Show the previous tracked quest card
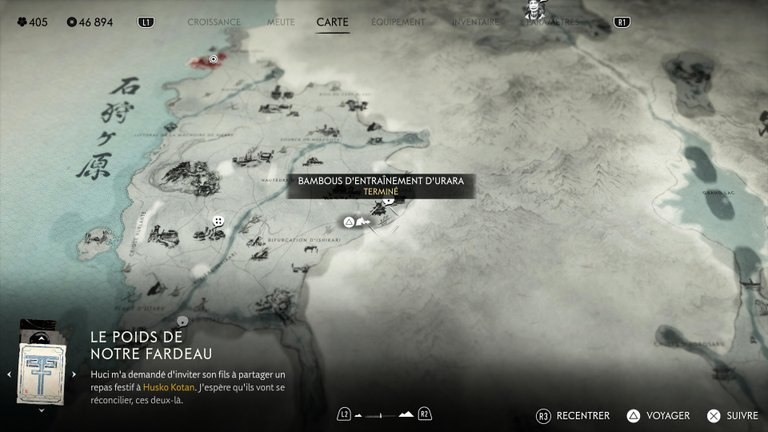The height and width of the screenshot is (432, 768). coord(9,374)
